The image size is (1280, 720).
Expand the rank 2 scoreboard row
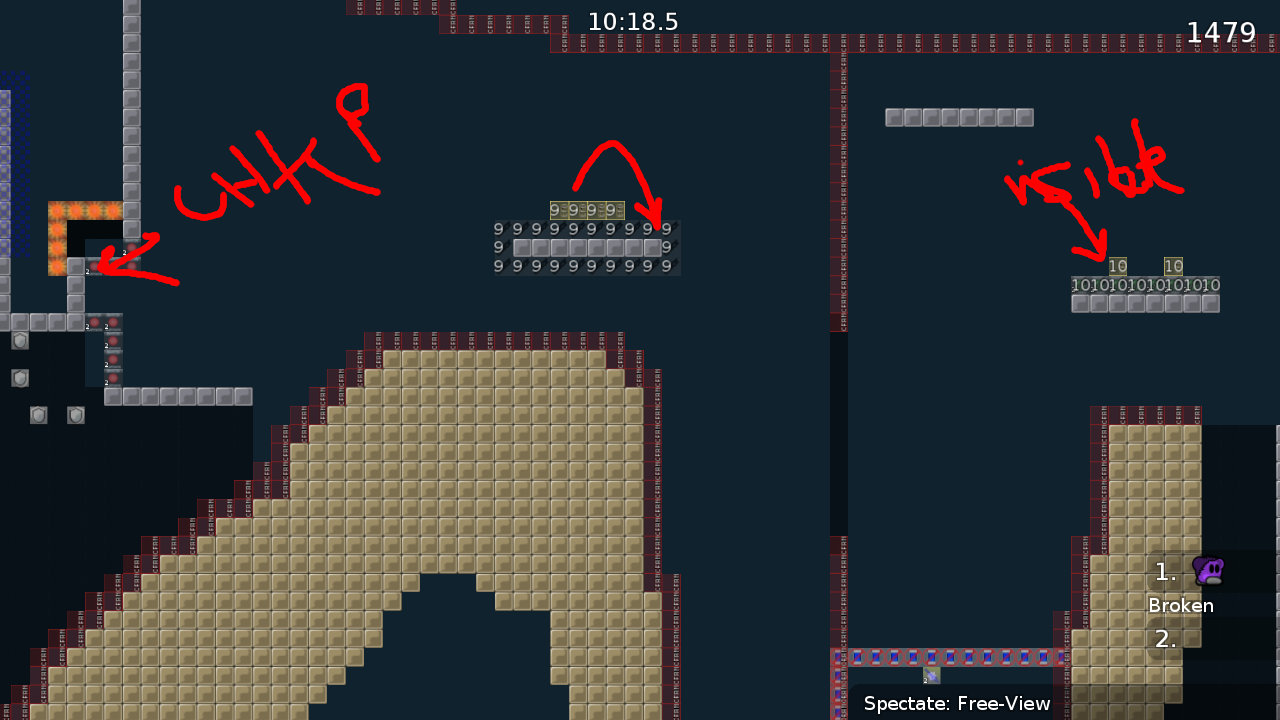click(1165, 638)
